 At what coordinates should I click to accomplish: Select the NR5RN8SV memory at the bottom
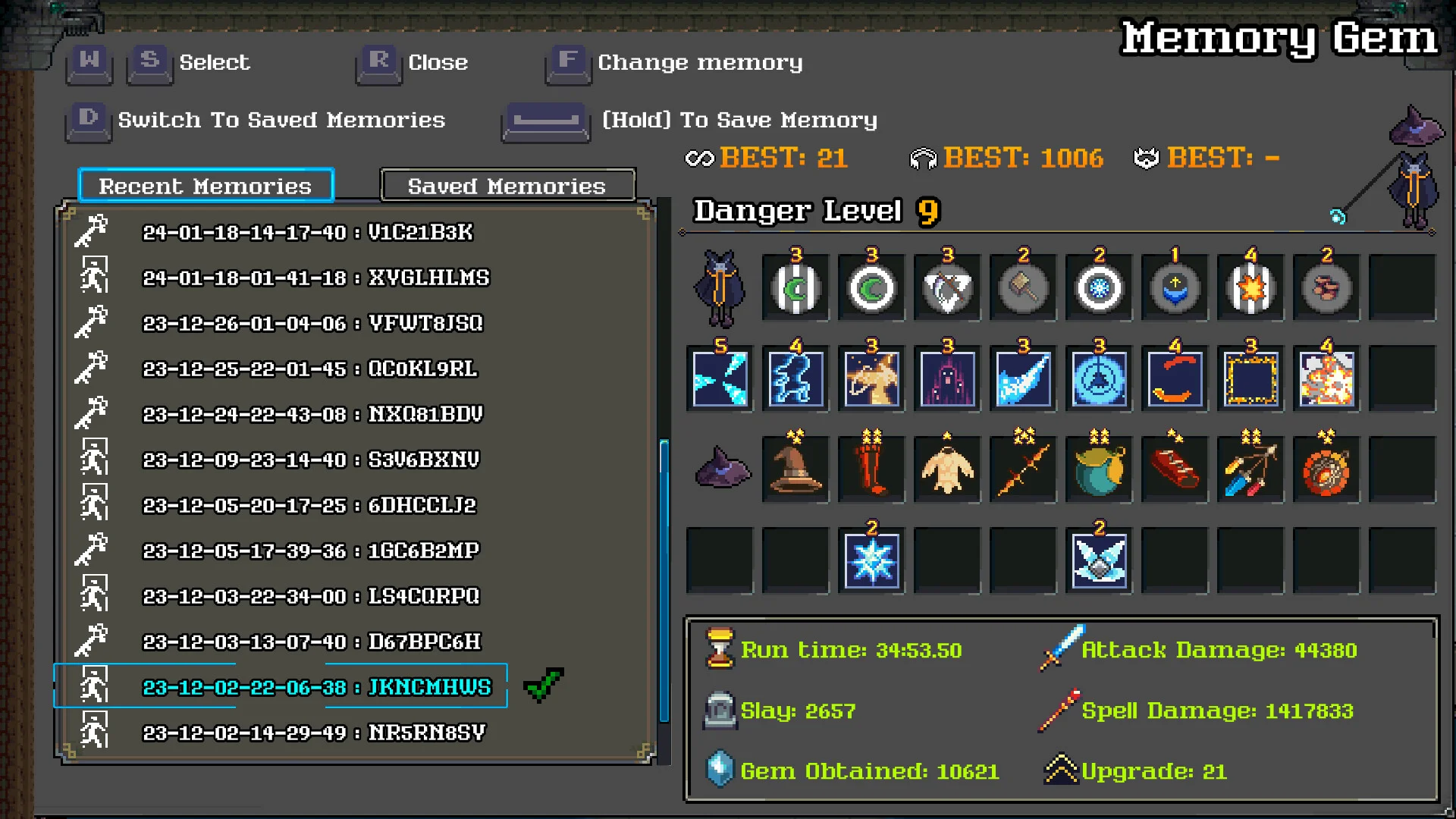coord(314,733)
